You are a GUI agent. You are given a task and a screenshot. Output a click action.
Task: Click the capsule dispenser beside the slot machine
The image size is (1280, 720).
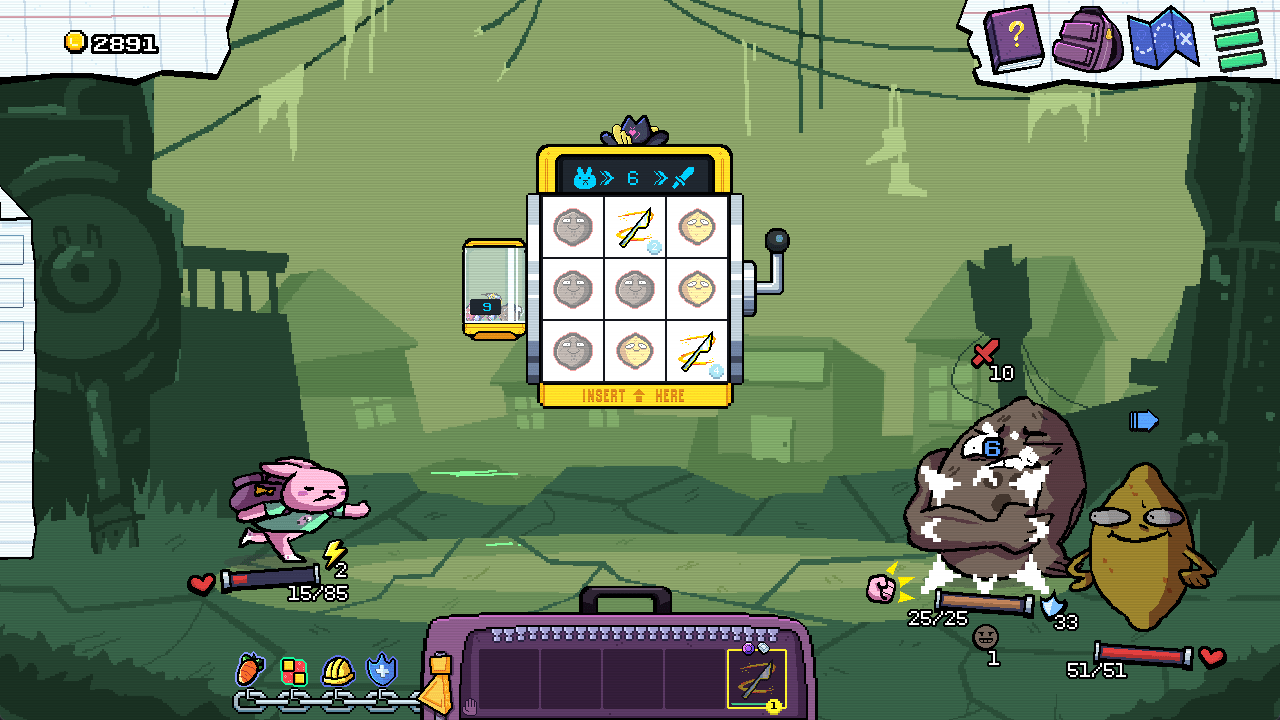pos(493,290)
